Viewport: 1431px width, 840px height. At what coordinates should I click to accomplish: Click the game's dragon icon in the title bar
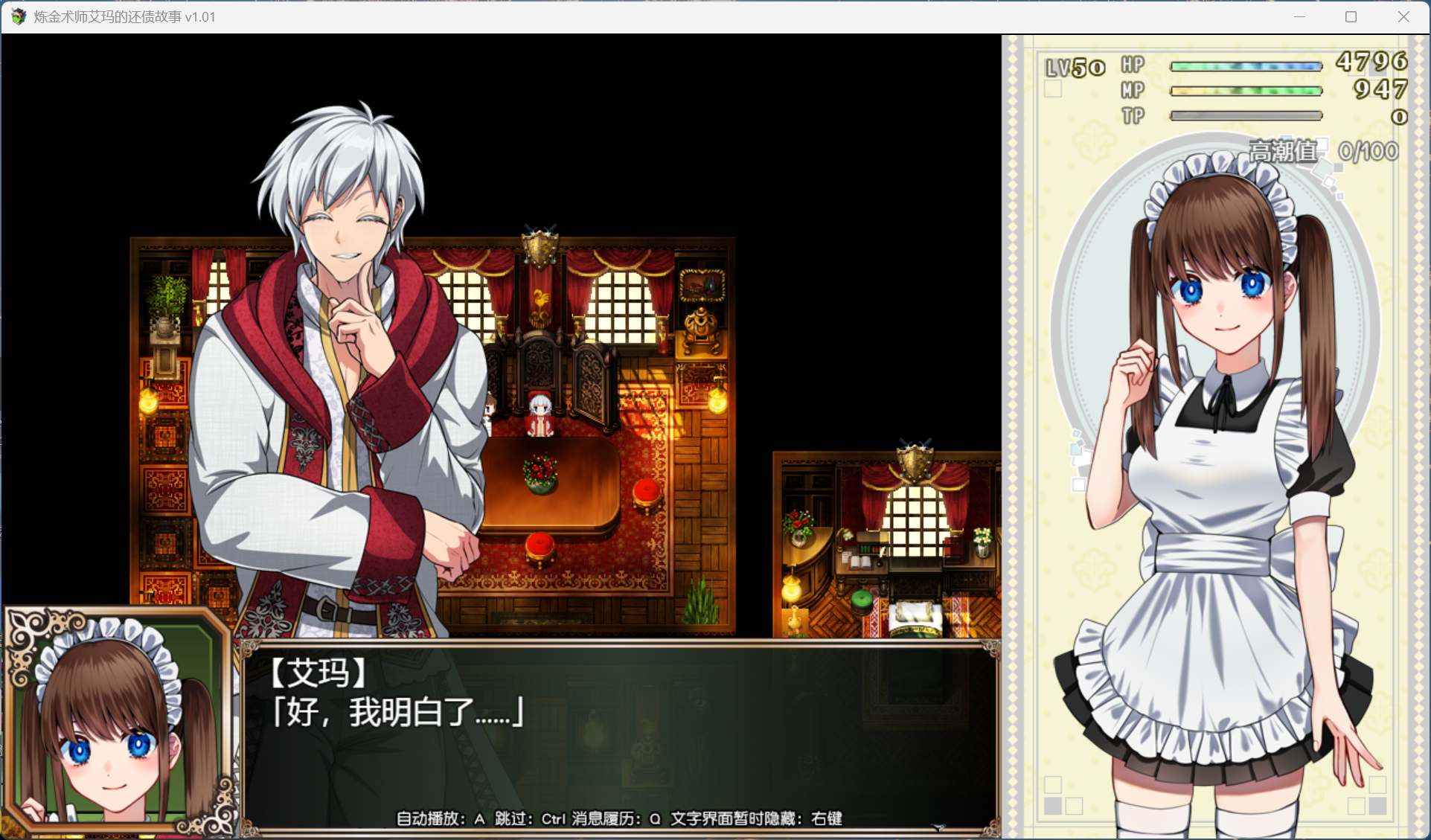pyautogui.click(x=18, y=16)
